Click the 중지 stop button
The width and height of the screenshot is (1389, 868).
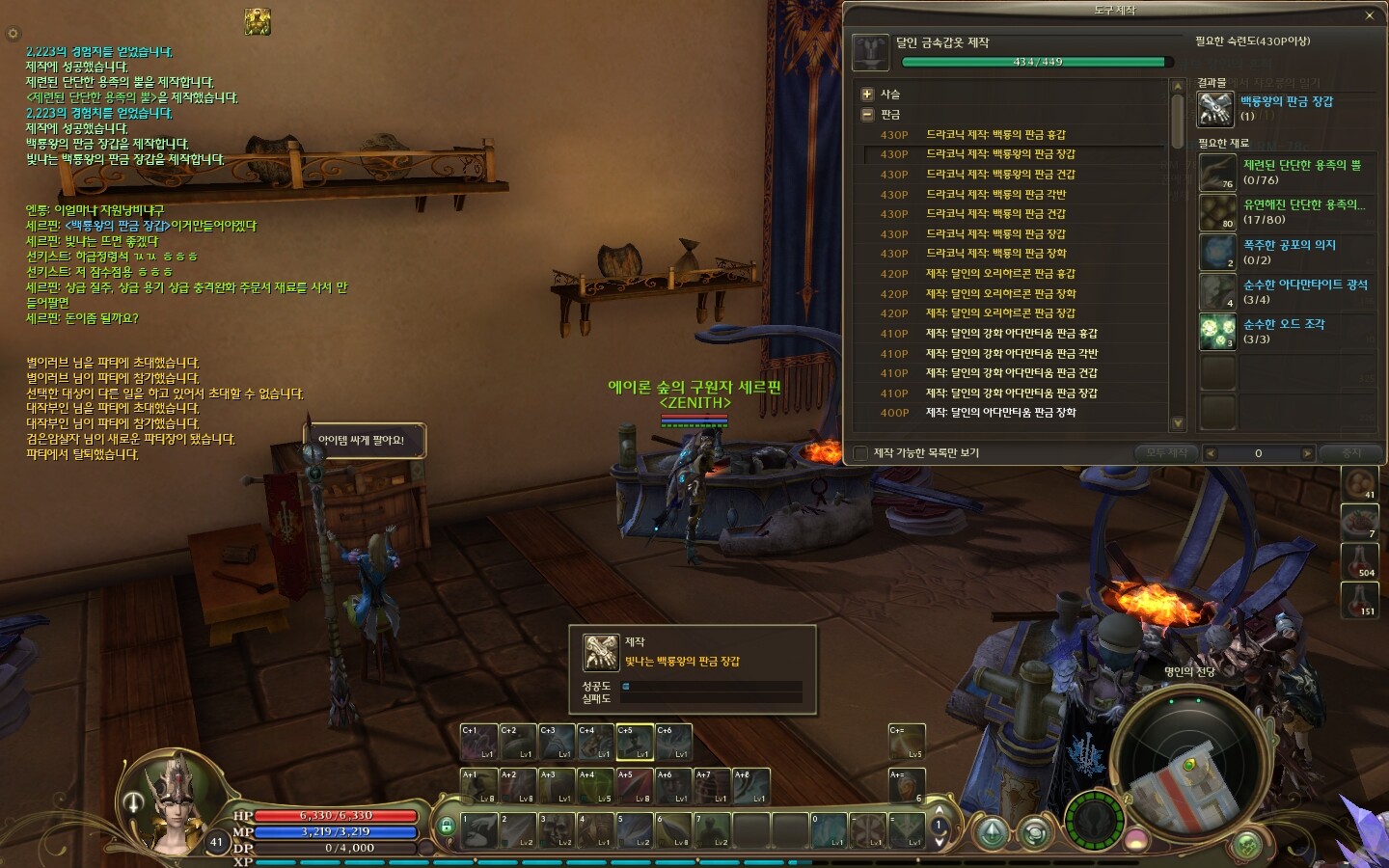1351,453
